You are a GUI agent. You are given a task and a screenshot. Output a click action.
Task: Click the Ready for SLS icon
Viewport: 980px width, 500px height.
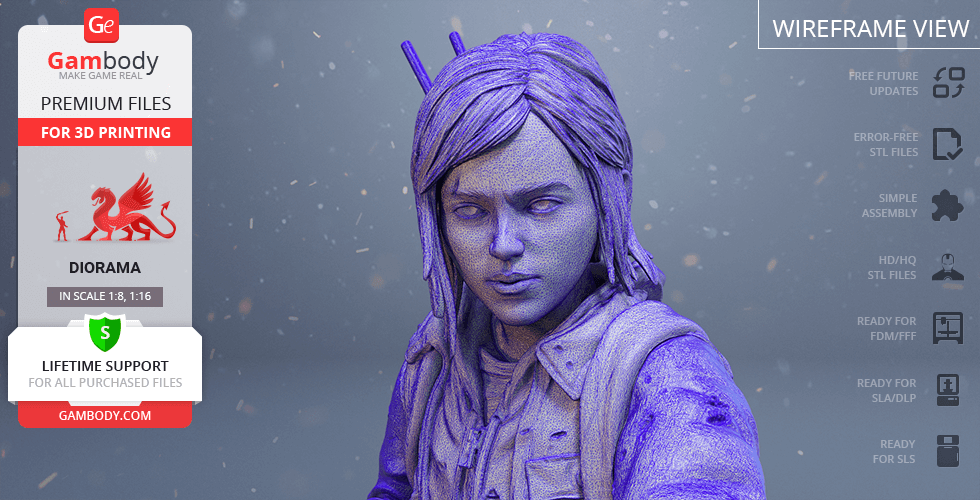pyautogui.click(x=947, y=451)
